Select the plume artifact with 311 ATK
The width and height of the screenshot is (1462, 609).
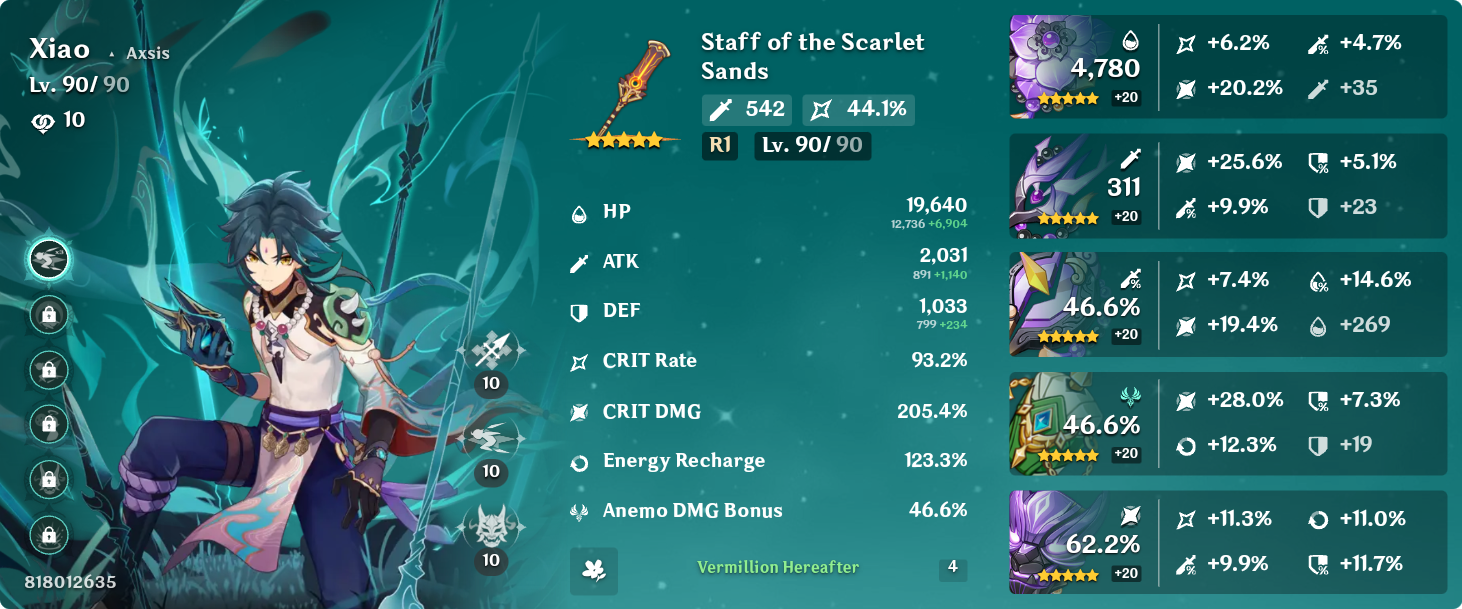1062,186
